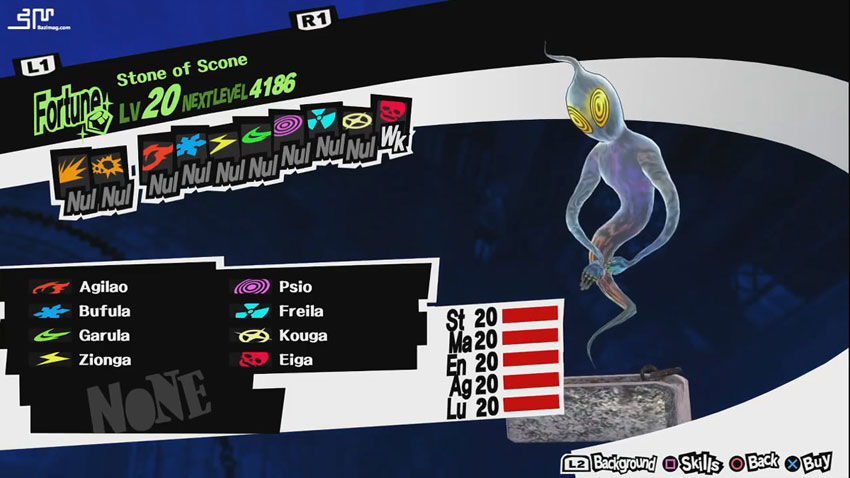Buy the Stone of Scone persona
The height and width of the screenshot is (478, 850).
click(808, 463)
